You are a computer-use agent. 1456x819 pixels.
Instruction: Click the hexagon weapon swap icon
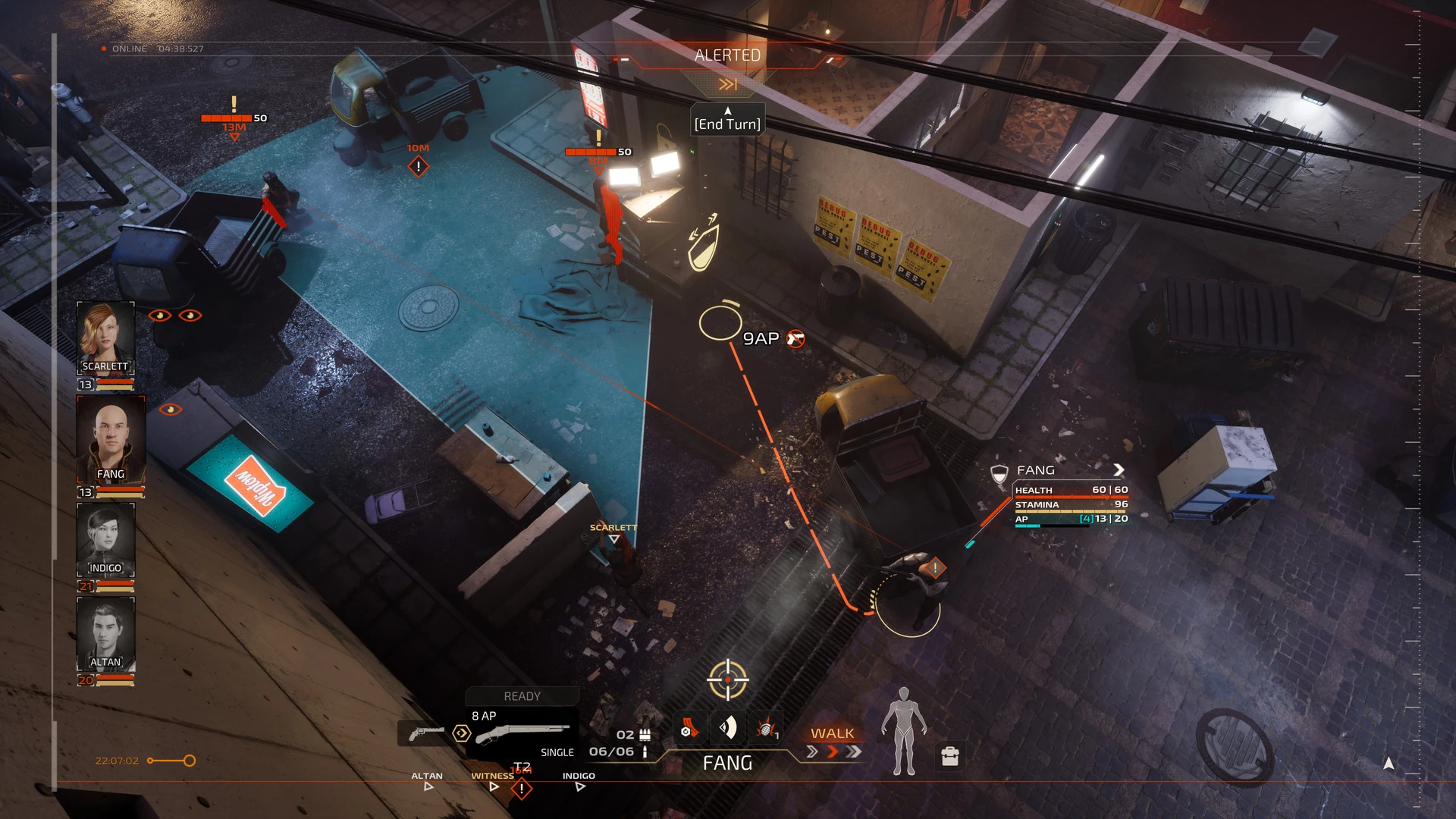[461, 733]
